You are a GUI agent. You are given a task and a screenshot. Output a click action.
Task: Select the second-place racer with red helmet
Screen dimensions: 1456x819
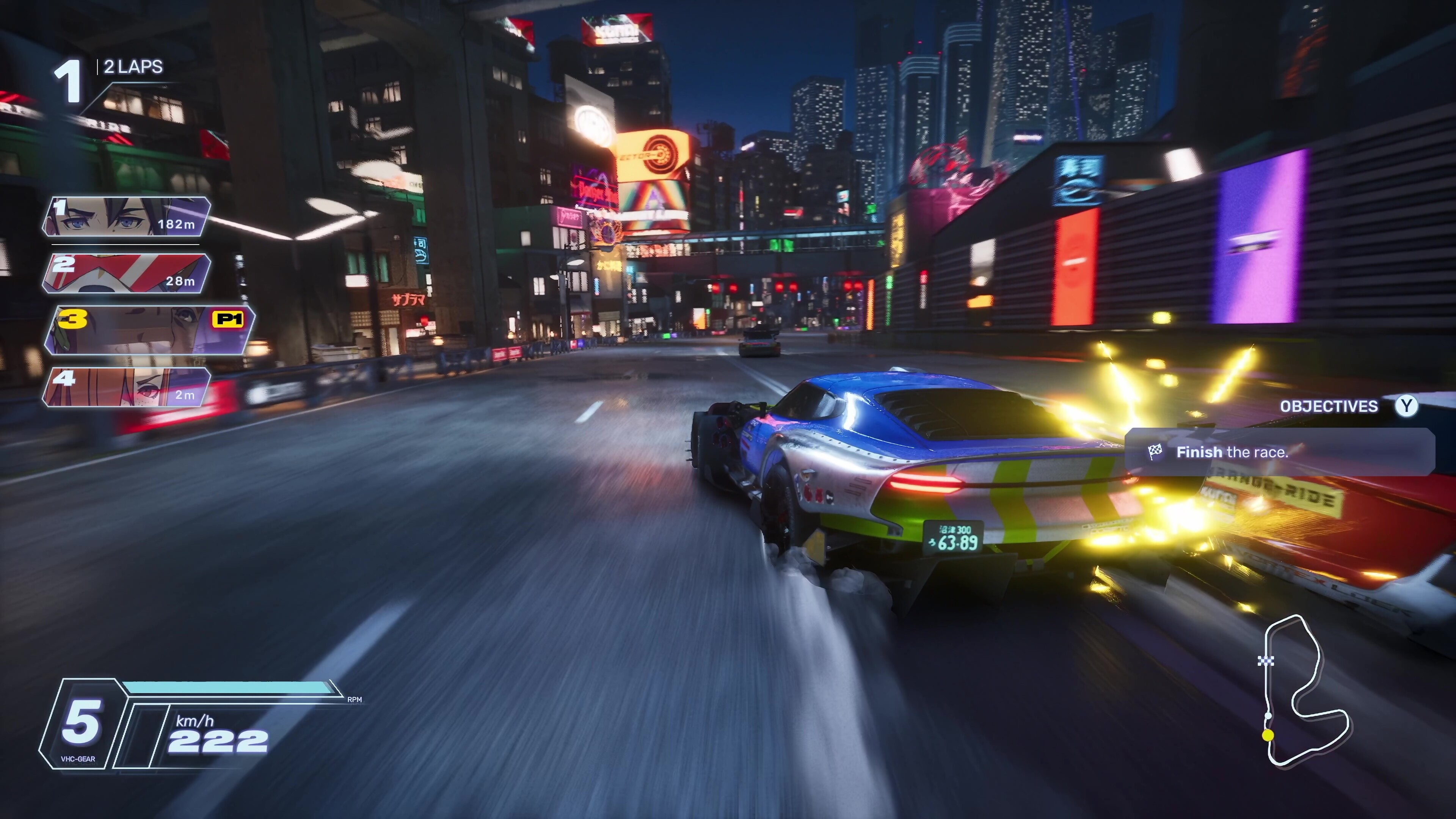(126, 273)
